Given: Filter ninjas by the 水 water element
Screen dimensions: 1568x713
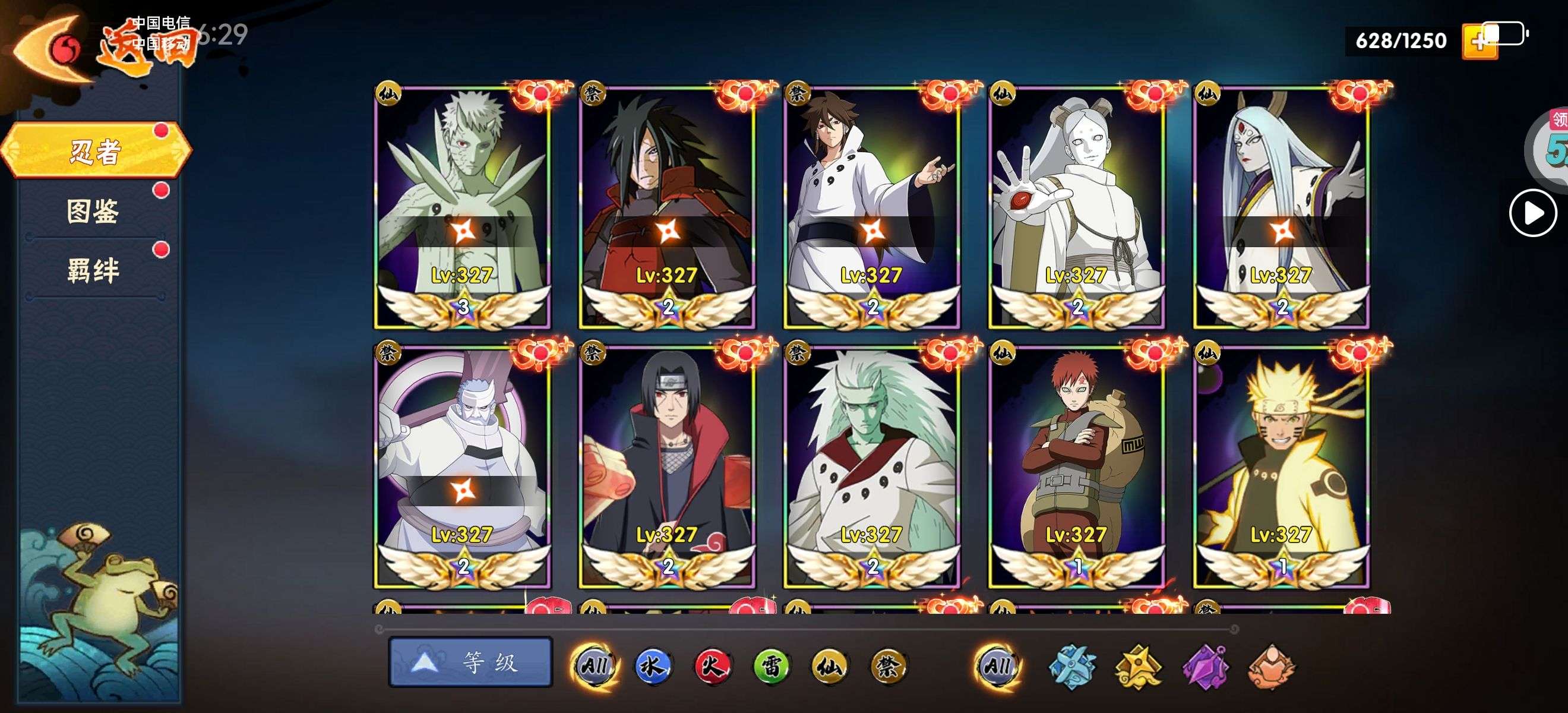Looking at the screenshot, I should coord(653,665).
